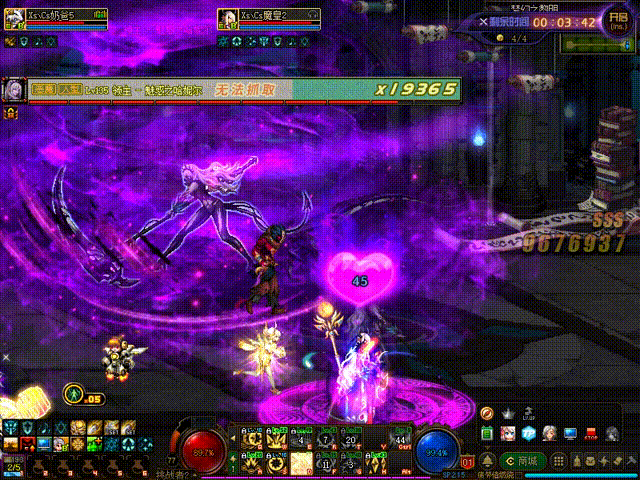Select party member Xs.Cs魔皇2 portrait
The image size is (640, 480).
coord(226,17)
